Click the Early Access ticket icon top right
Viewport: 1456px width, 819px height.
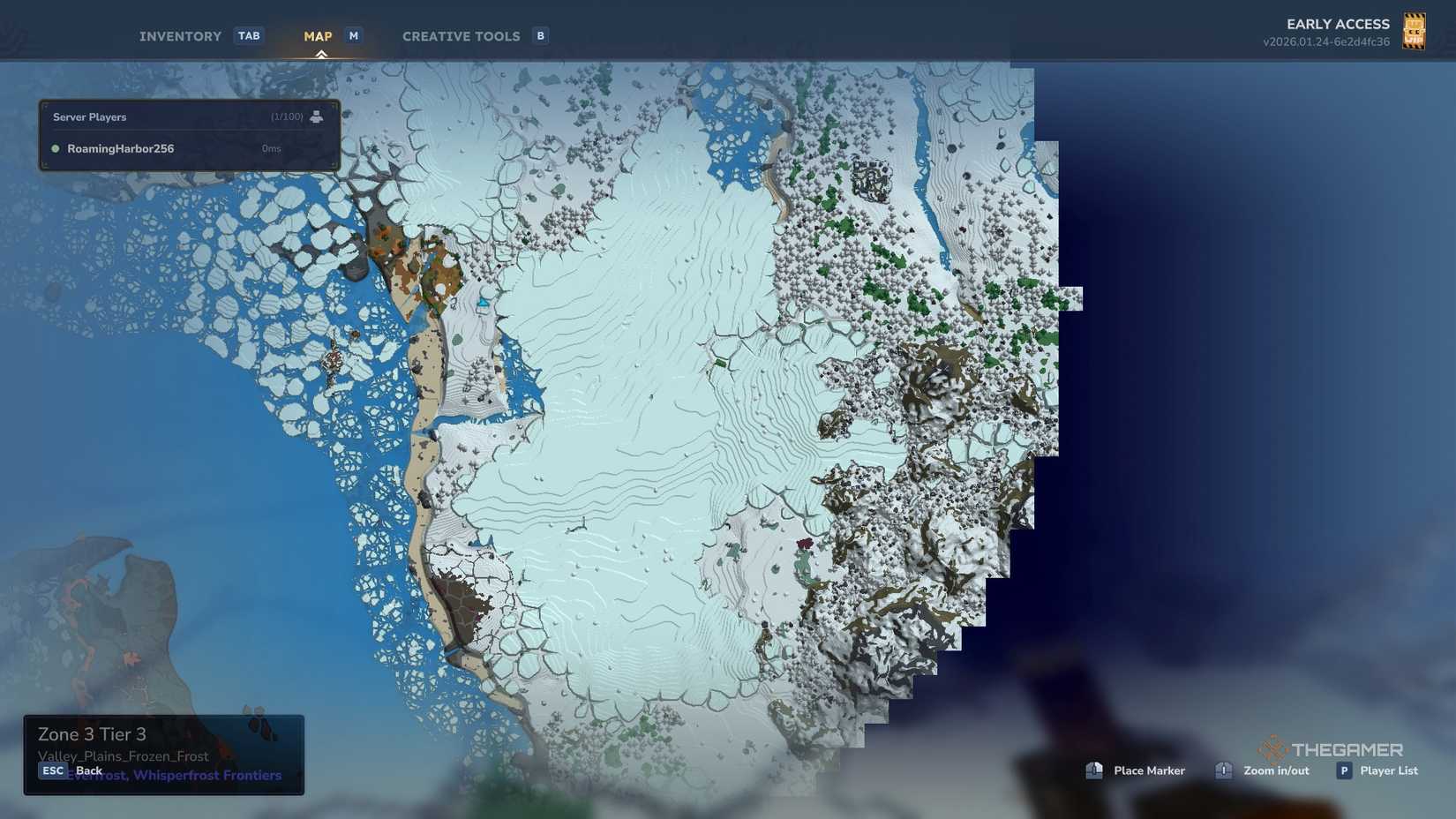click(x=1414, y=31)
